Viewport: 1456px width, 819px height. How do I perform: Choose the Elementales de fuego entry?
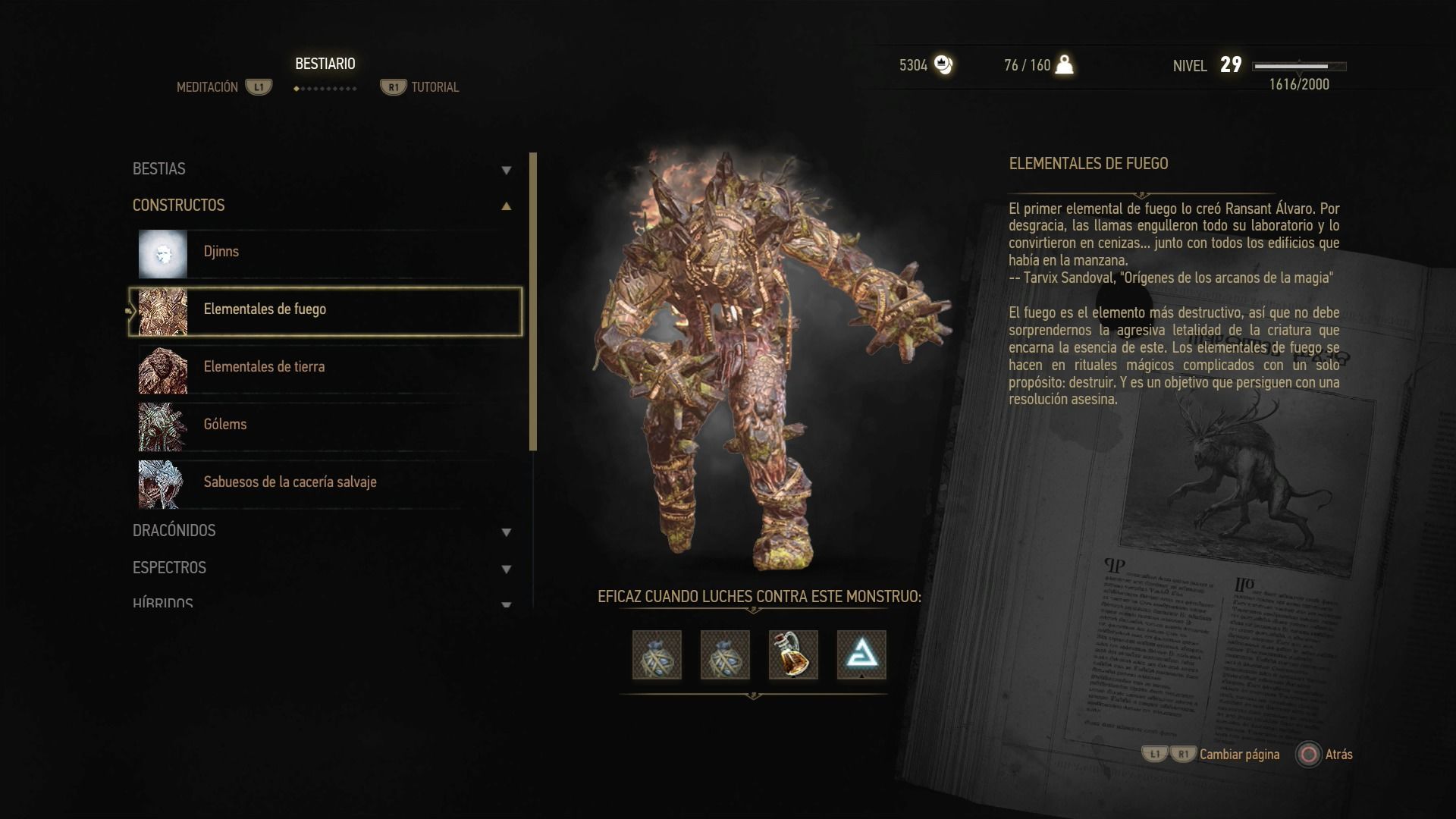[x=326, y=310]
